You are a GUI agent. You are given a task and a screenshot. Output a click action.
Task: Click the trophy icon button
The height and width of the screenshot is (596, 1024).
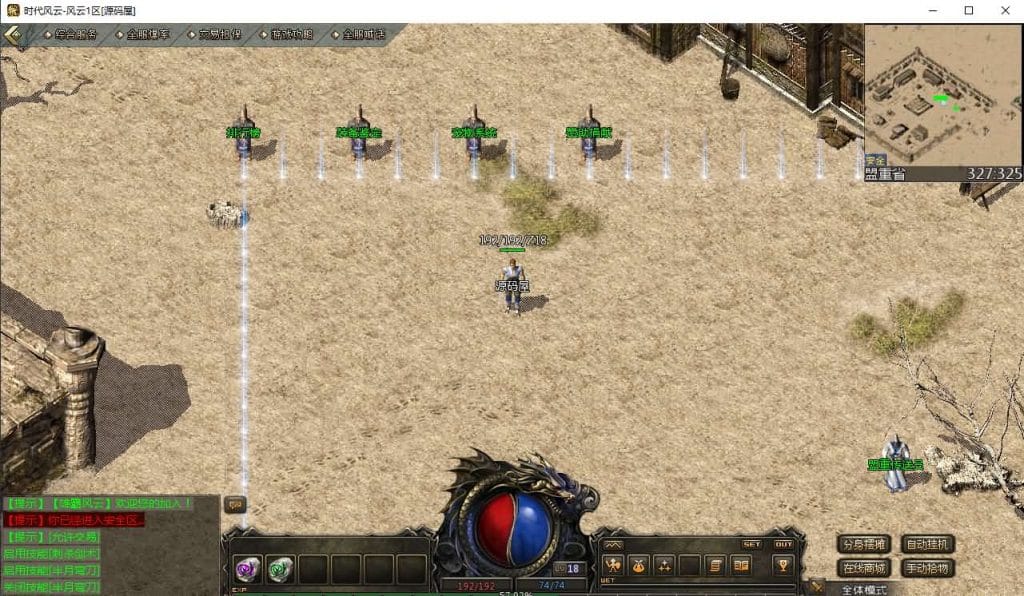[783, 566]
